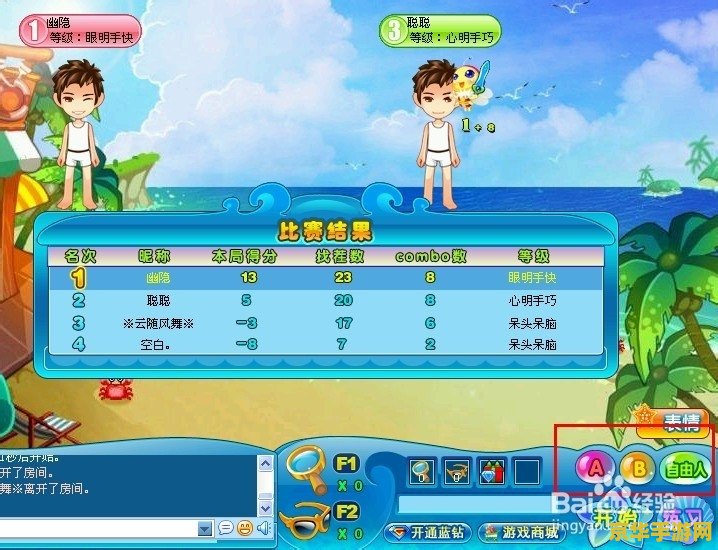Use the F1 magnifying glass item
This screenshot has height=550, width=718.
306,466
